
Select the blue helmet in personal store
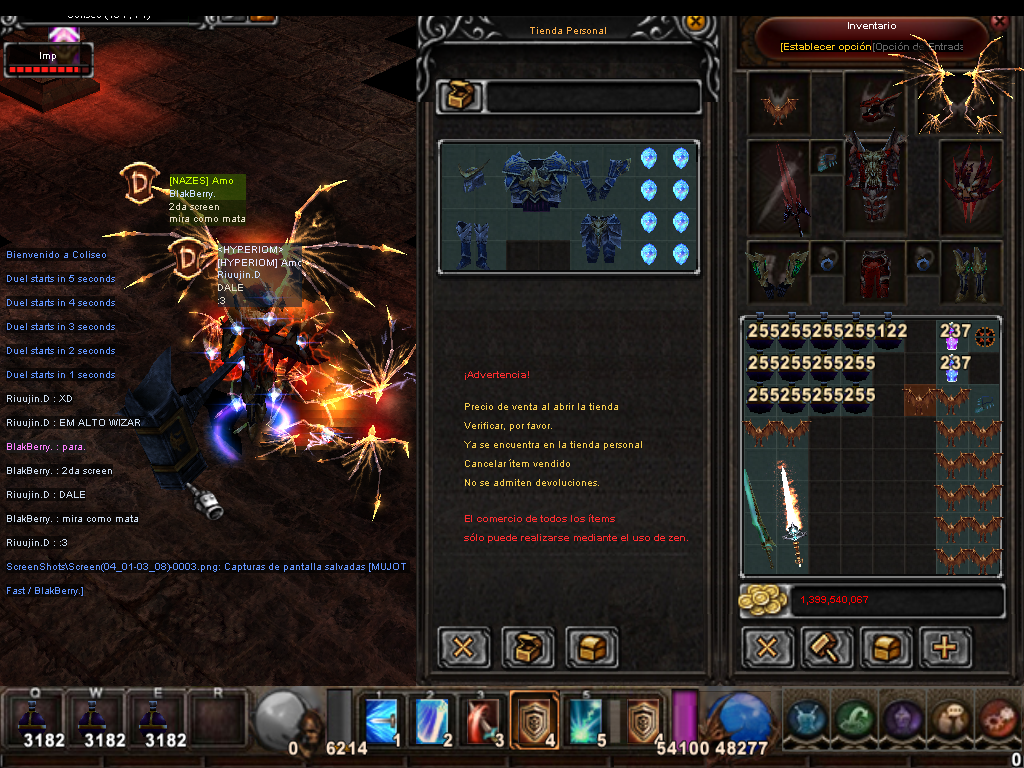click(x=473, y=177)
